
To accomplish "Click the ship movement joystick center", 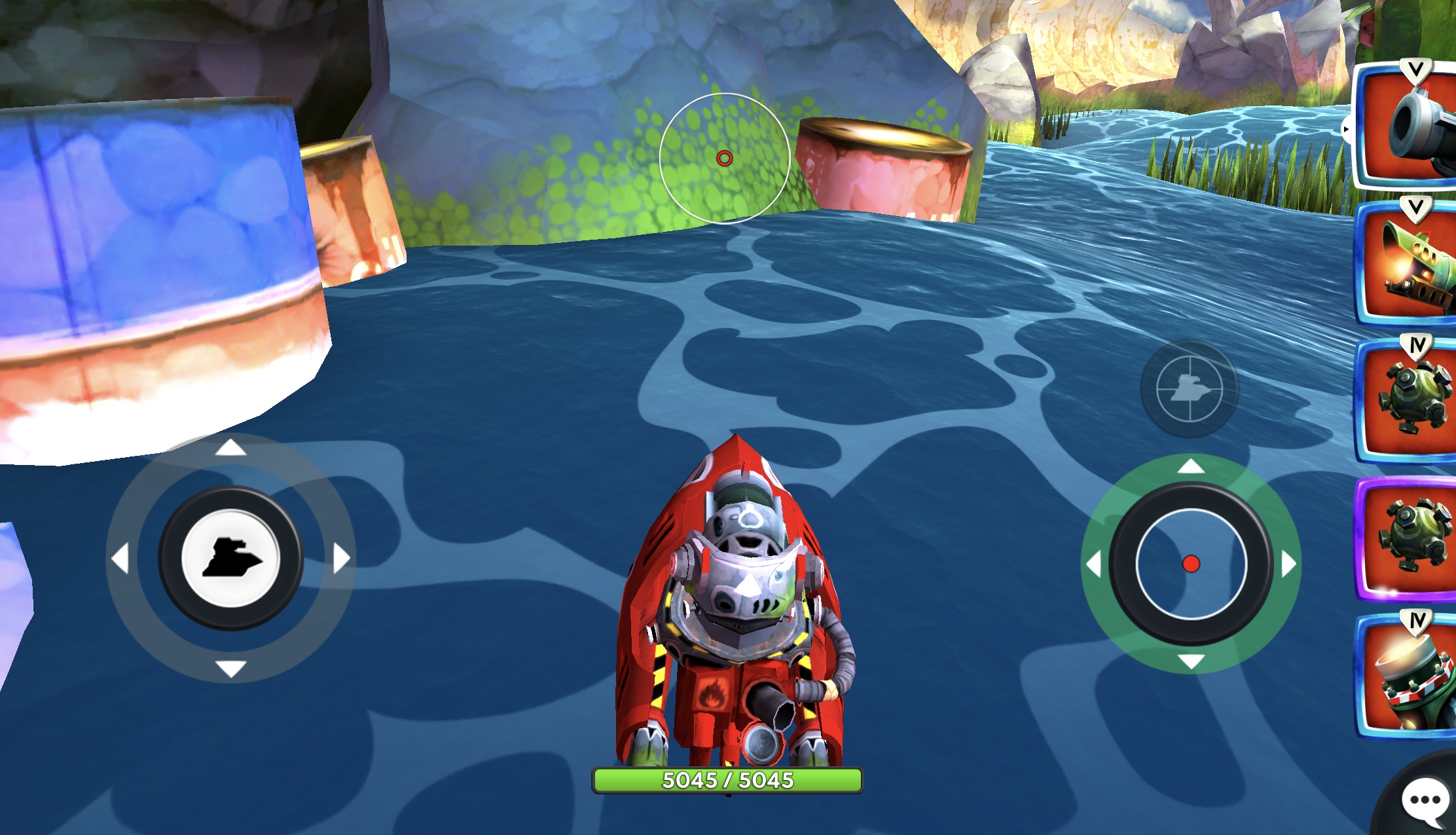I will 230,559.
